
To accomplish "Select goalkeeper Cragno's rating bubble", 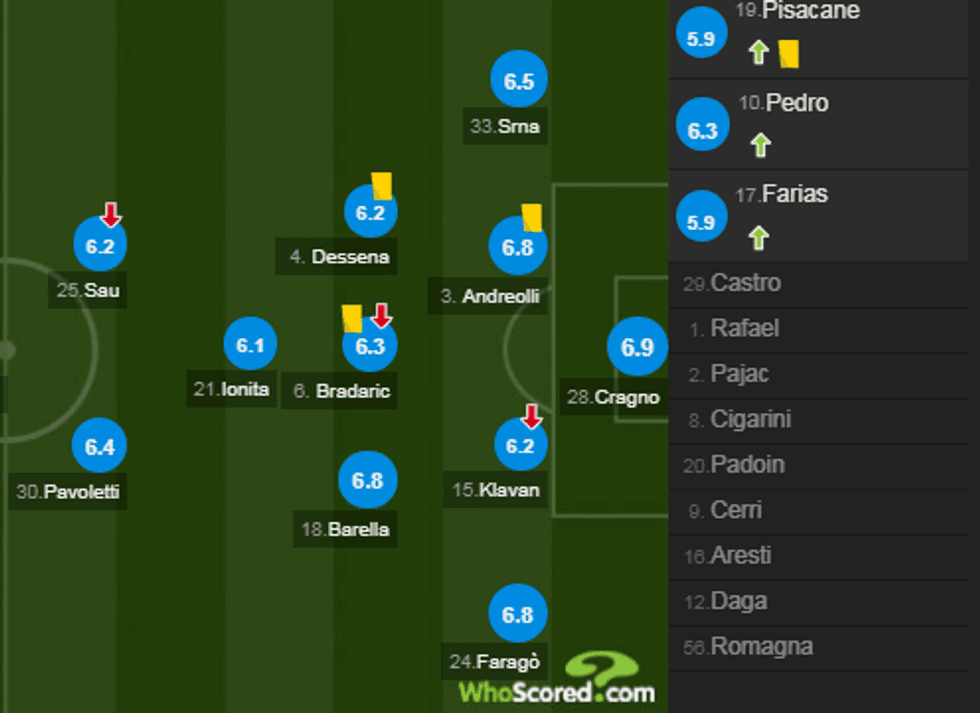I will click(x=637, y=348).
